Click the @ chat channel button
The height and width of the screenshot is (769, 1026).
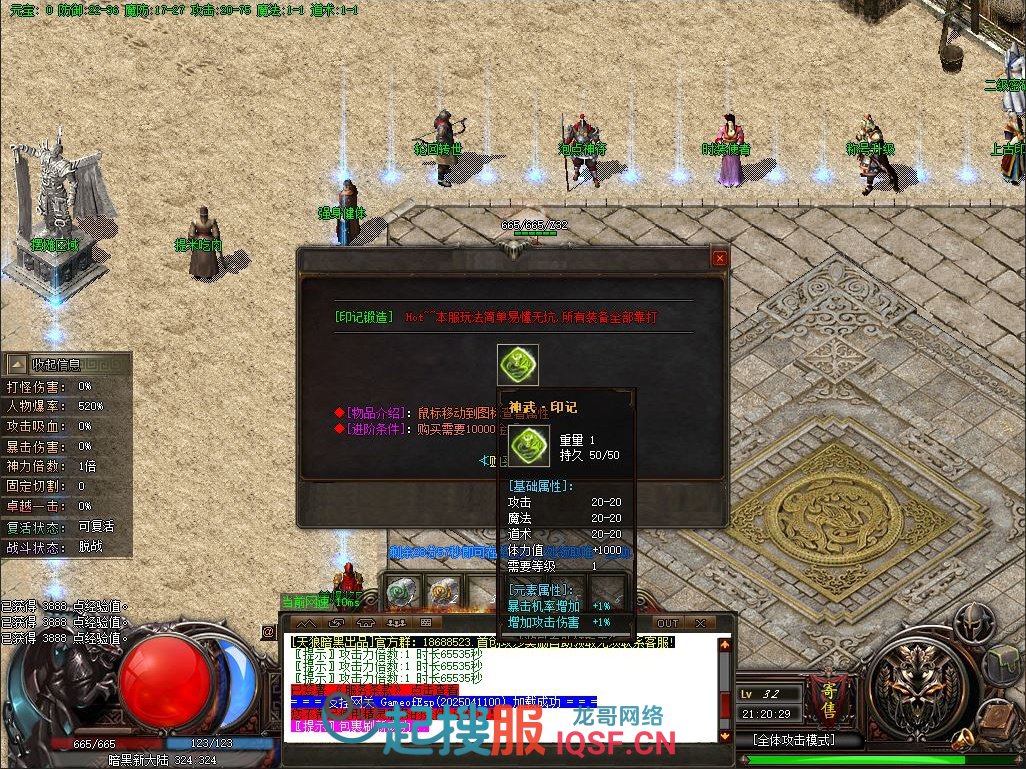pyautogui.click(x=268, y=632)
